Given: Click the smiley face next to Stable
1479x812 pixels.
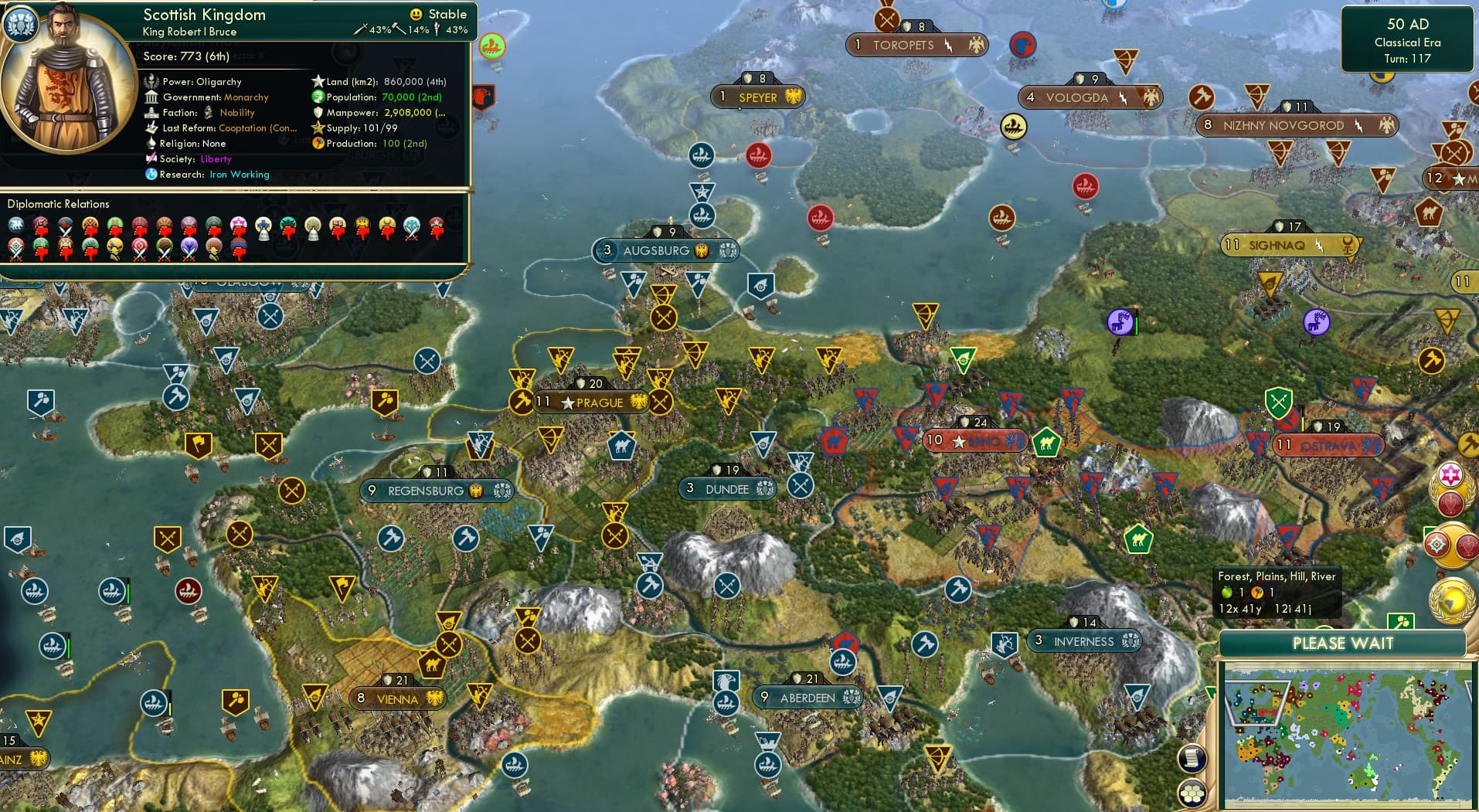Looking at the screenshot, I should pos(416,13).
